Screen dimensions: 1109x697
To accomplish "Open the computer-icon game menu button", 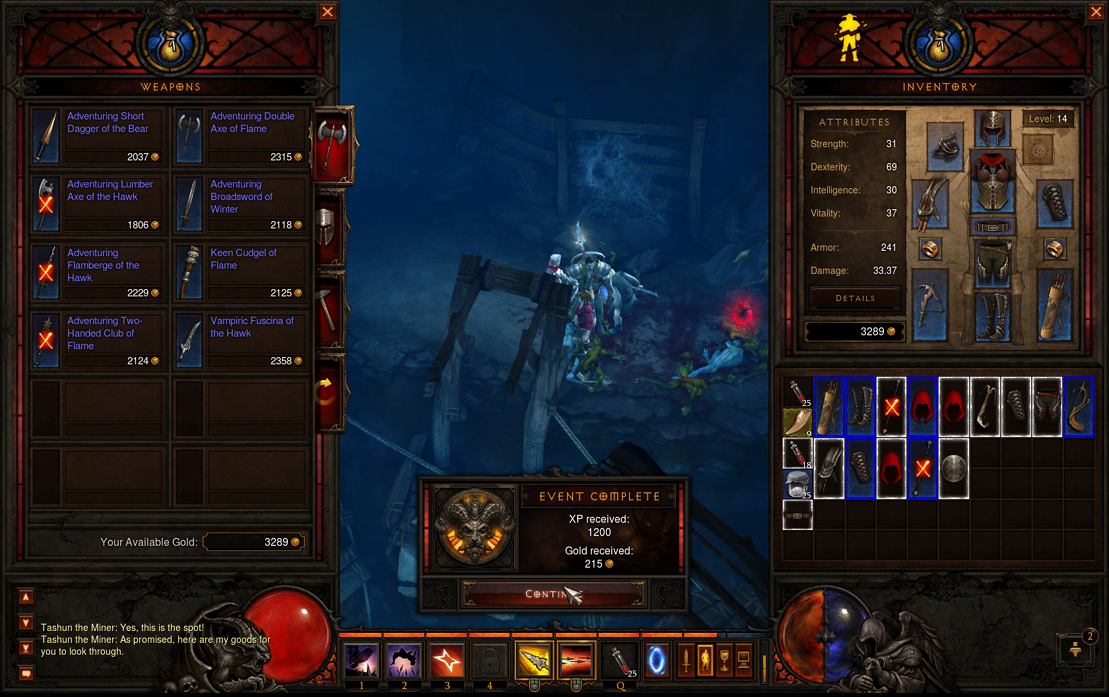I will tap(743, 660).
